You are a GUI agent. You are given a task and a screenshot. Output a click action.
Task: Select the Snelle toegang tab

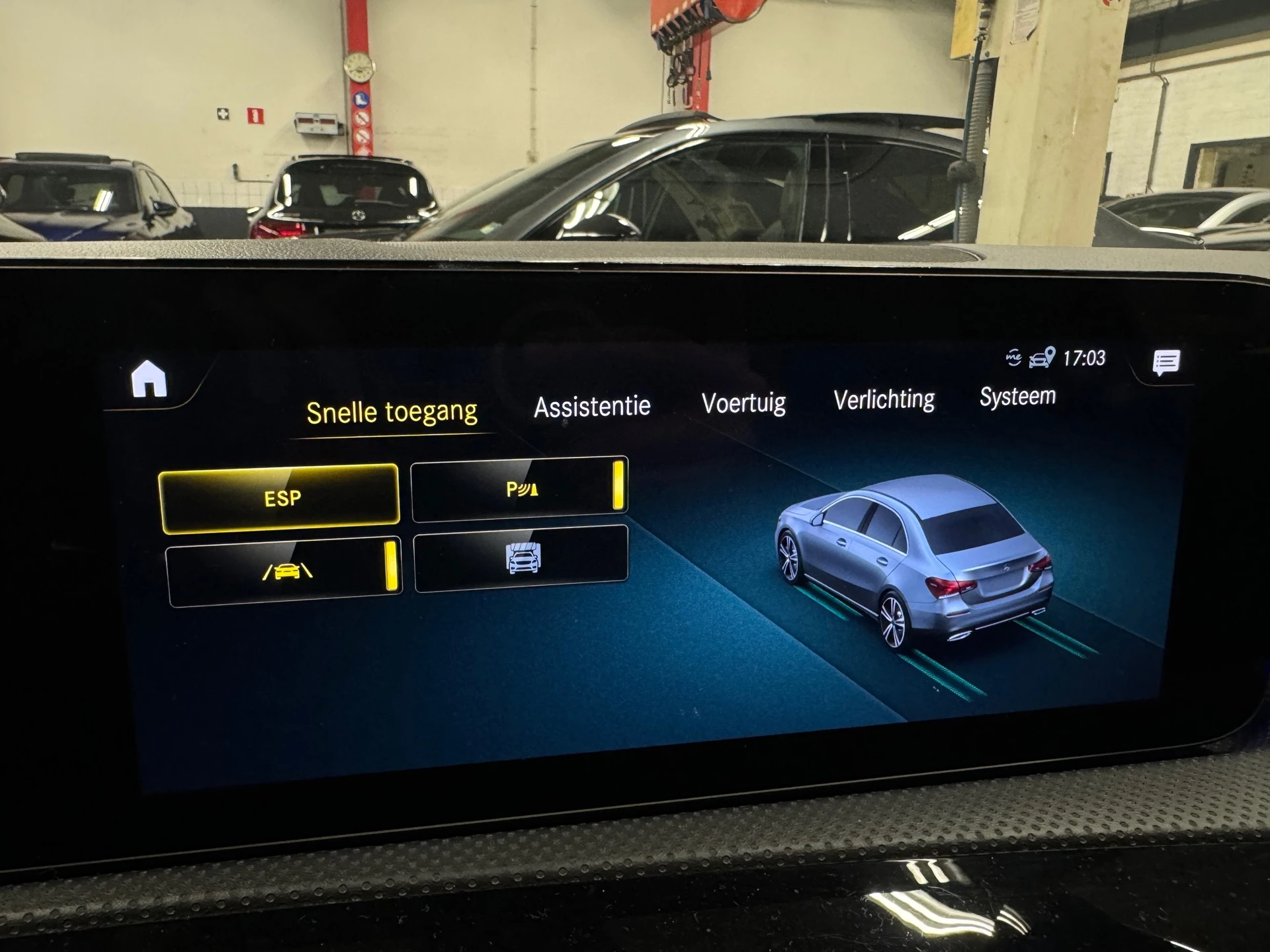coord(392,413)
